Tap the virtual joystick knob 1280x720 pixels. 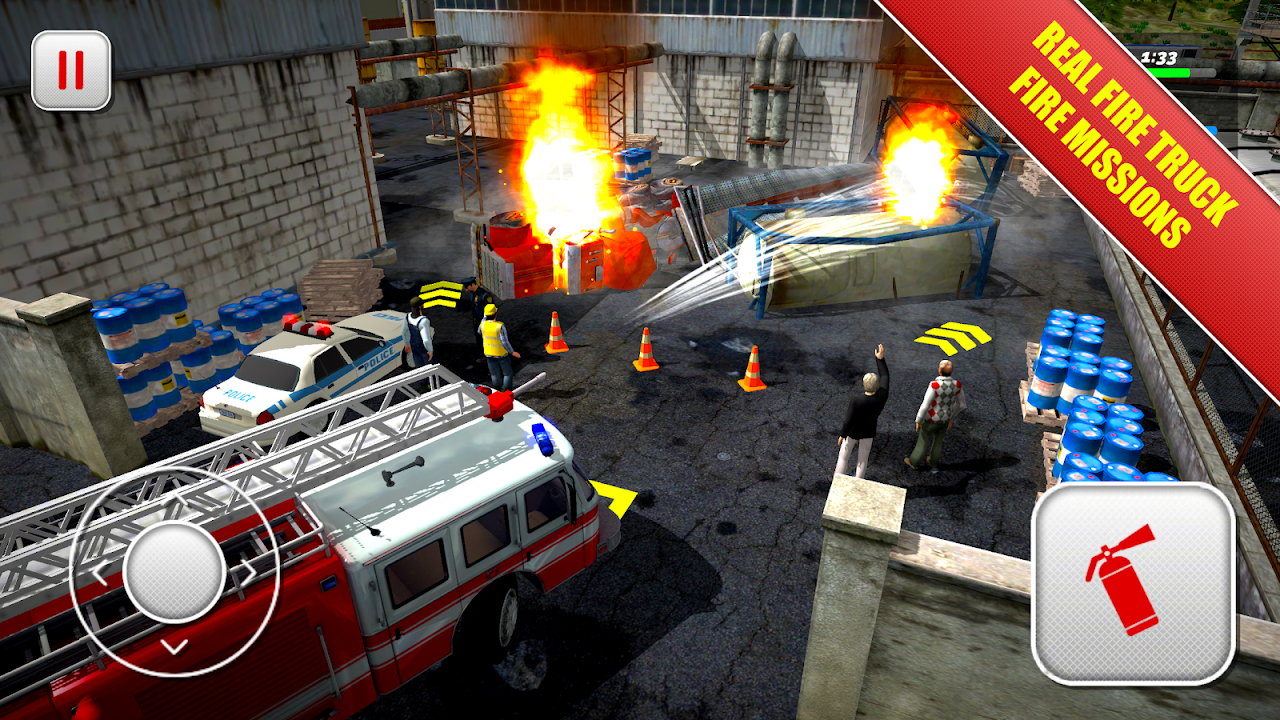(175, 571)
